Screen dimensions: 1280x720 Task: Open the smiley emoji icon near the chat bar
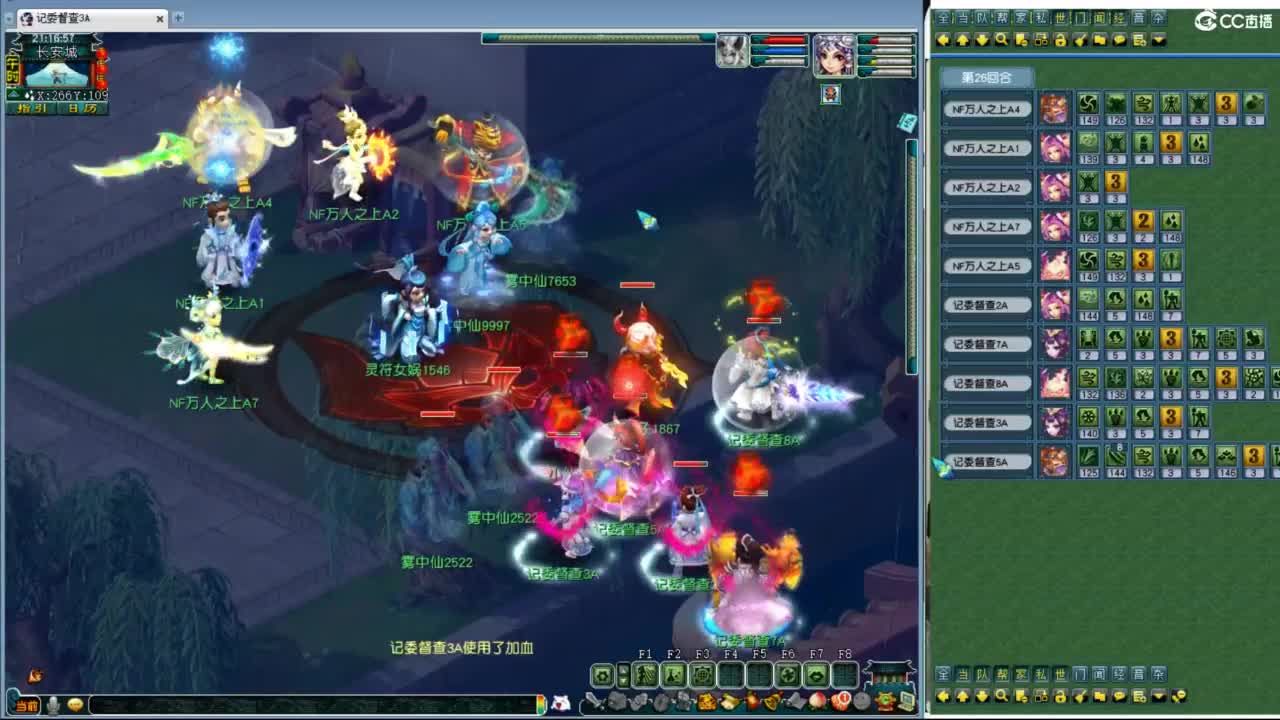74,704
